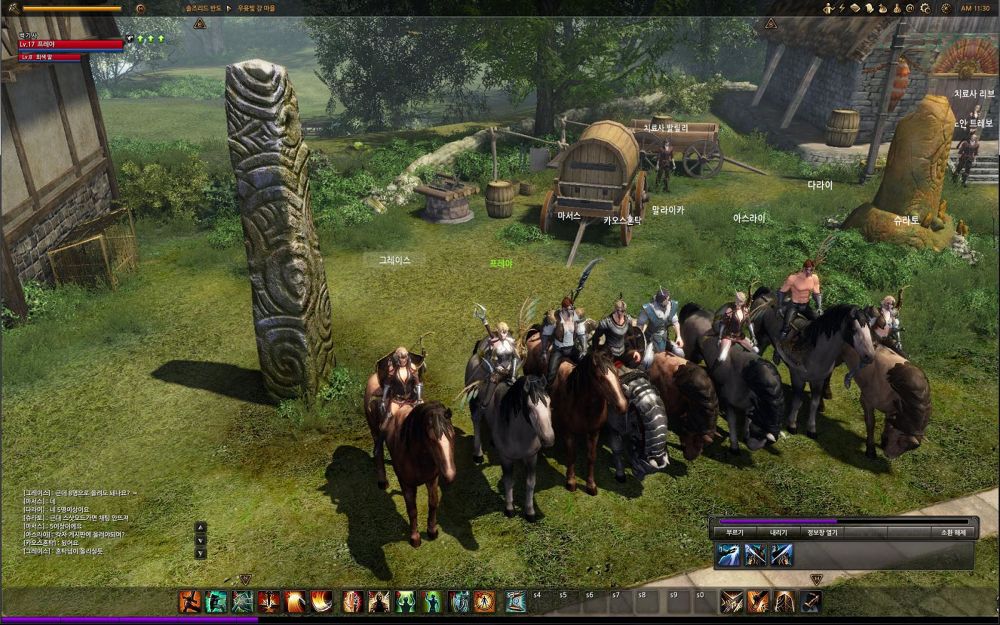
Task: Open the character menu icon in top bar
Action: coord(829,8)
